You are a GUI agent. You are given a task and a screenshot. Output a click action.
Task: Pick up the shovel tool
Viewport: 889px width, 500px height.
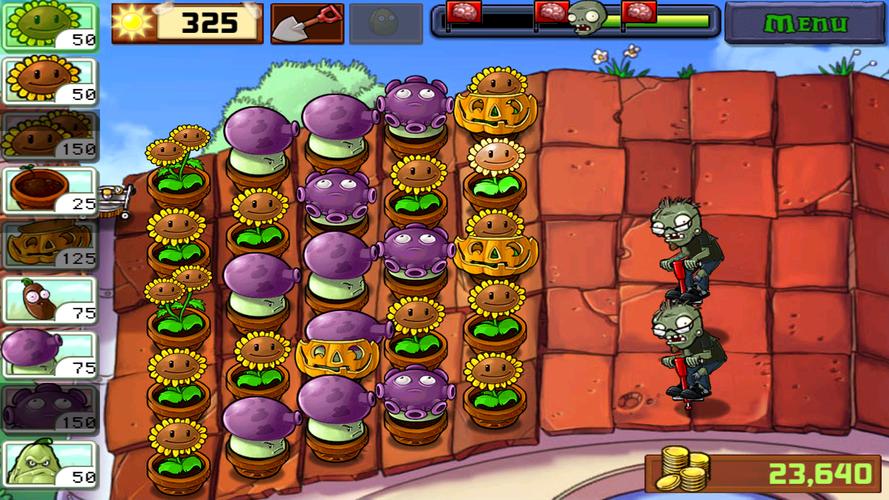[x=306, y=23]
